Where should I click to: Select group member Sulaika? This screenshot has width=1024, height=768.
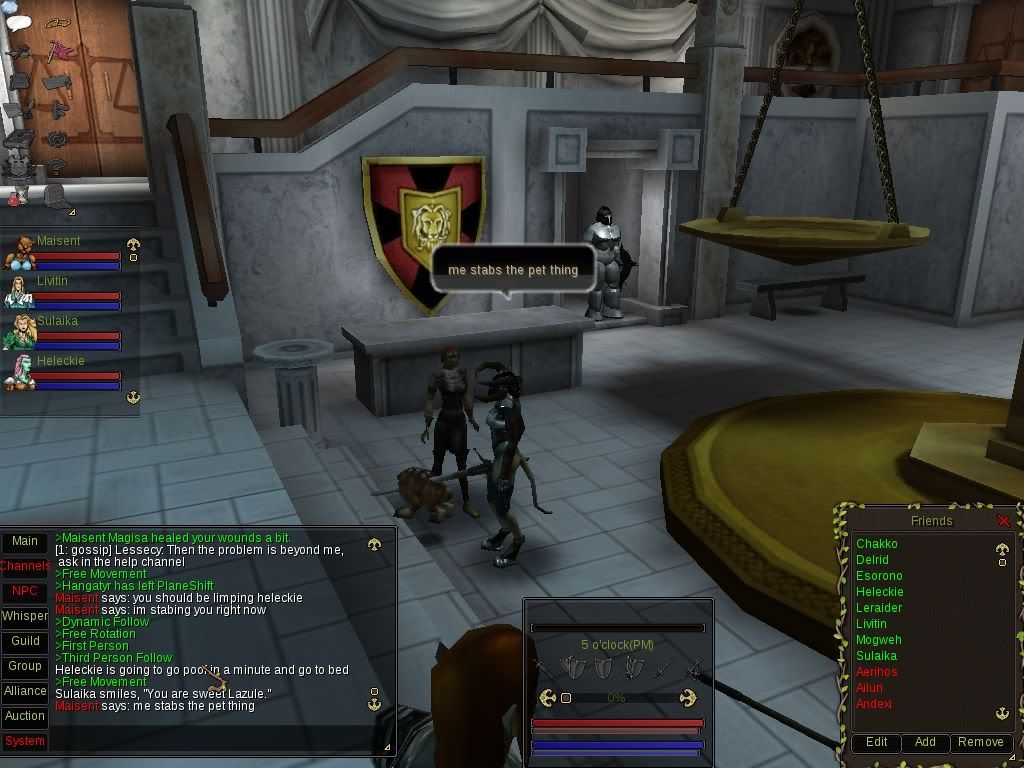tap(57, 321)
